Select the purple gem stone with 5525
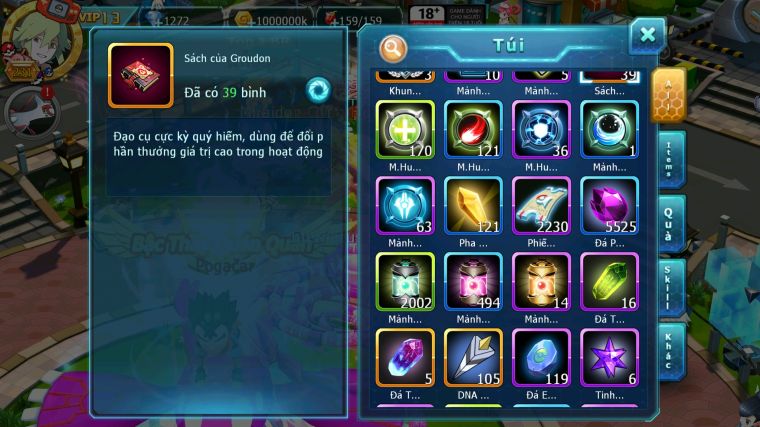This screenshot has width=760, height=427. 609,206
